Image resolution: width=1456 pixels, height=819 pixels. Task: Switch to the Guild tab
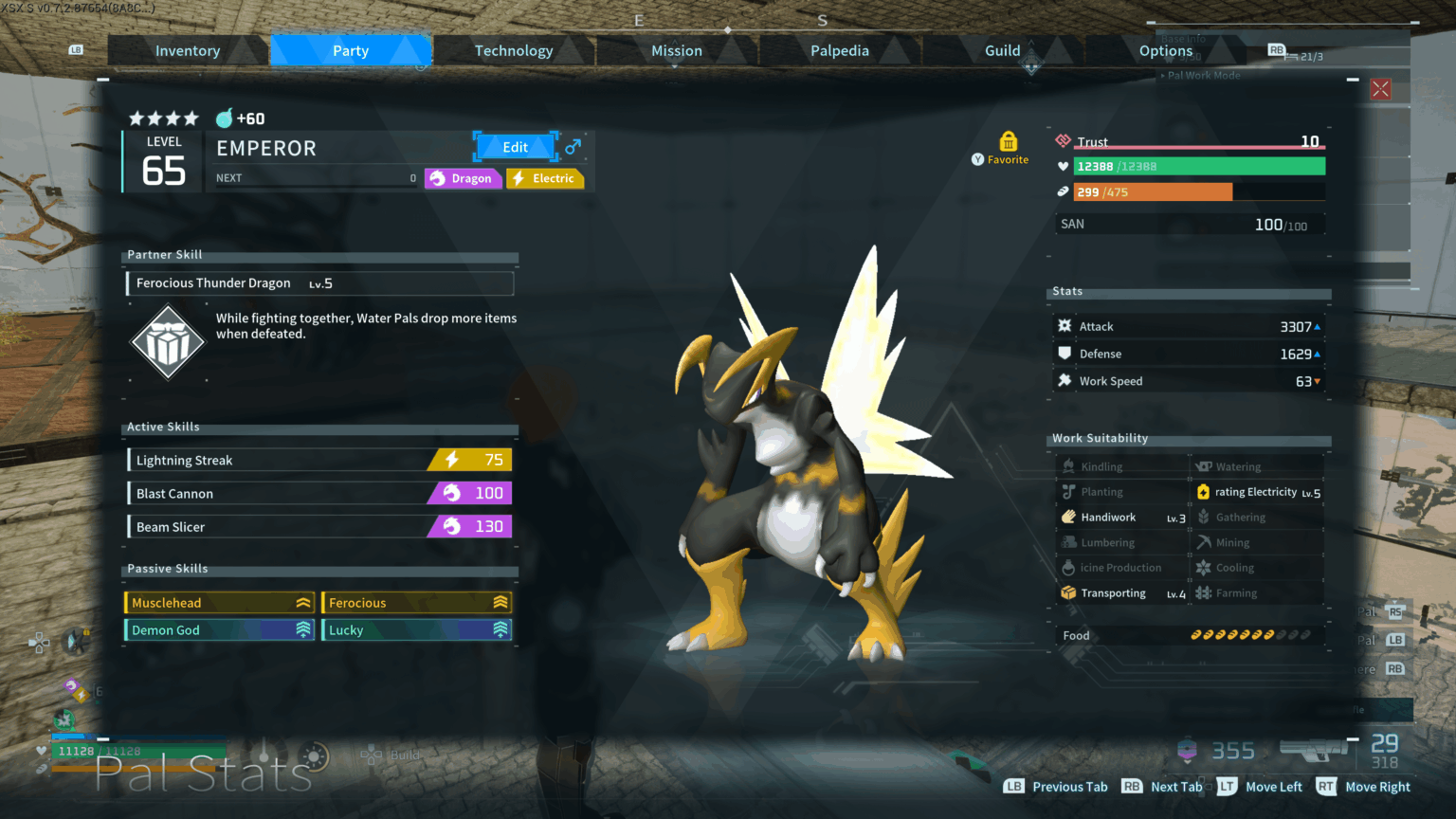(x=1003, y=51)
